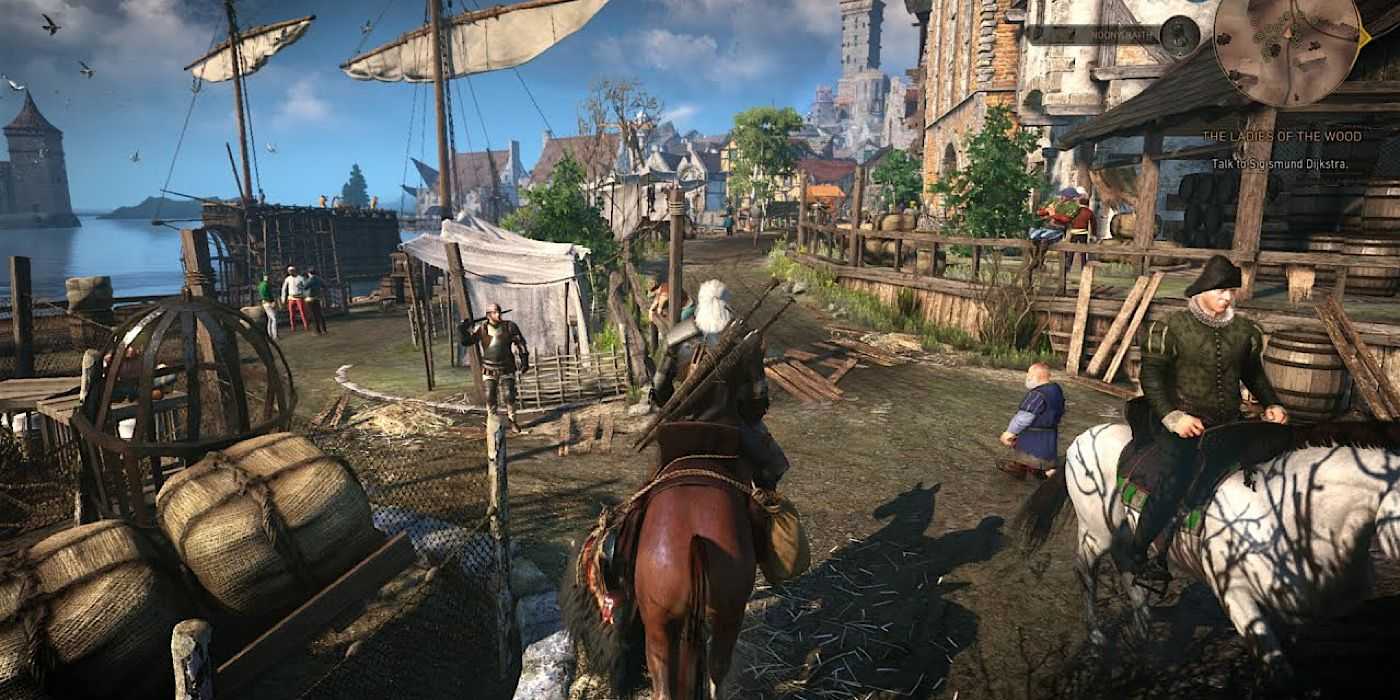Click the yellow objective arrow on the minimap edge

(1365, 38)
